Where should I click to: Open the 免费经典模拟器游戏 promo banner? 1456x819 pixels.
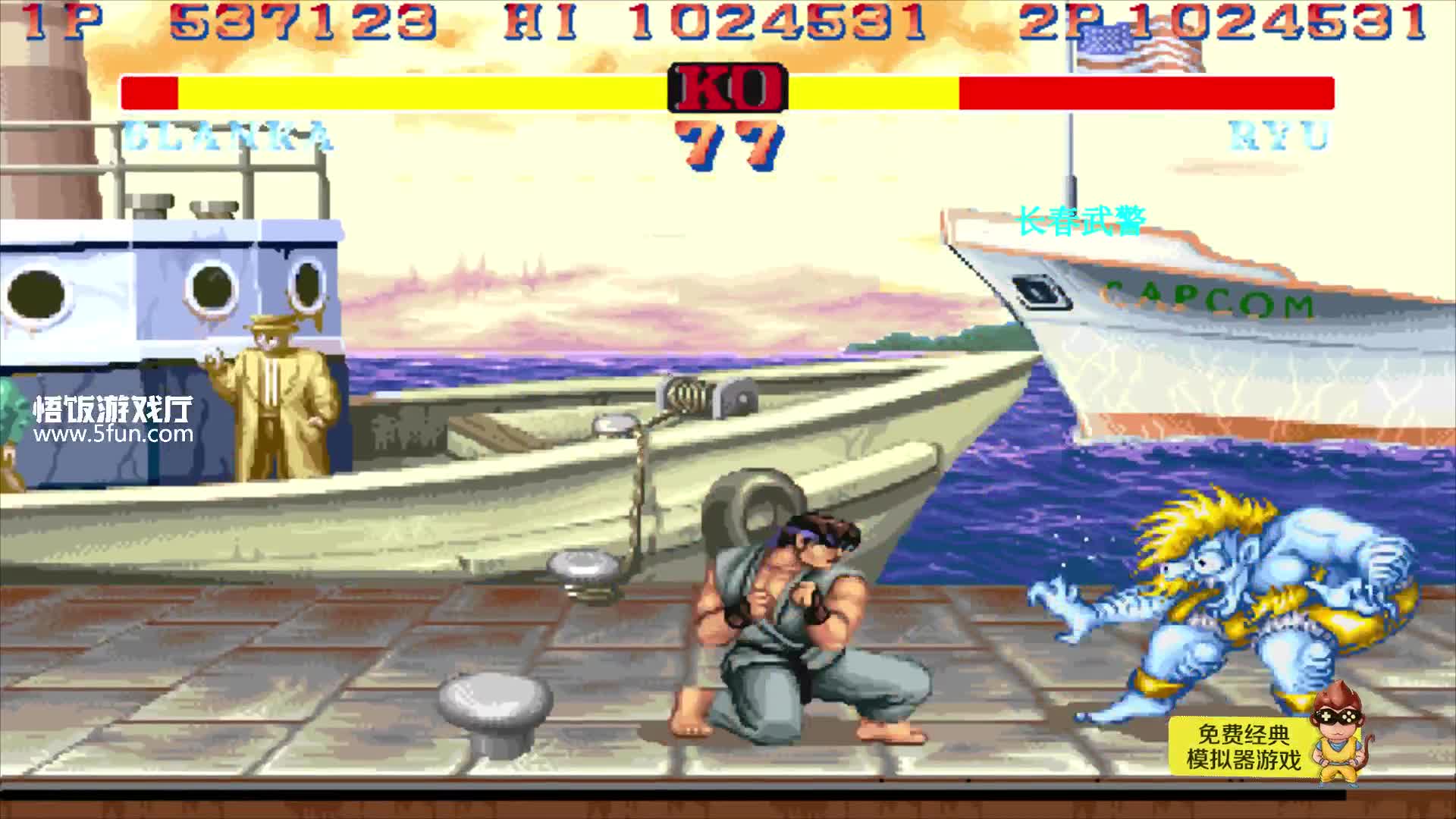coord(1244,747)
